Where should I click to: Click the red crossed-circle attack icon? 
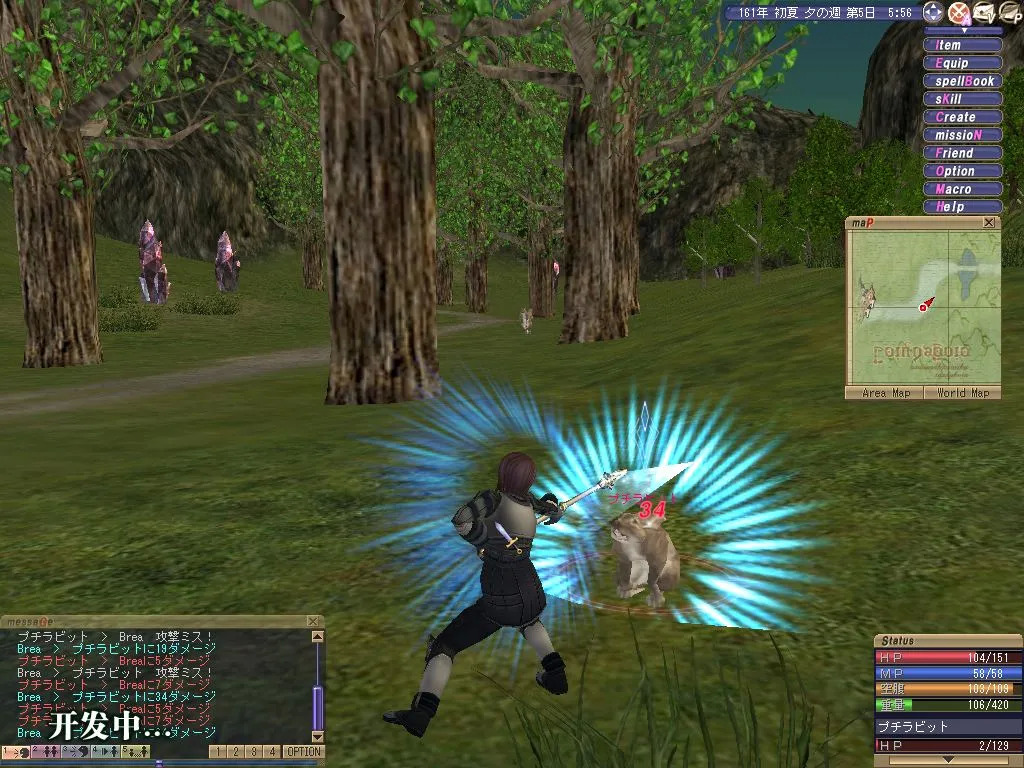(x=958, y=12)
